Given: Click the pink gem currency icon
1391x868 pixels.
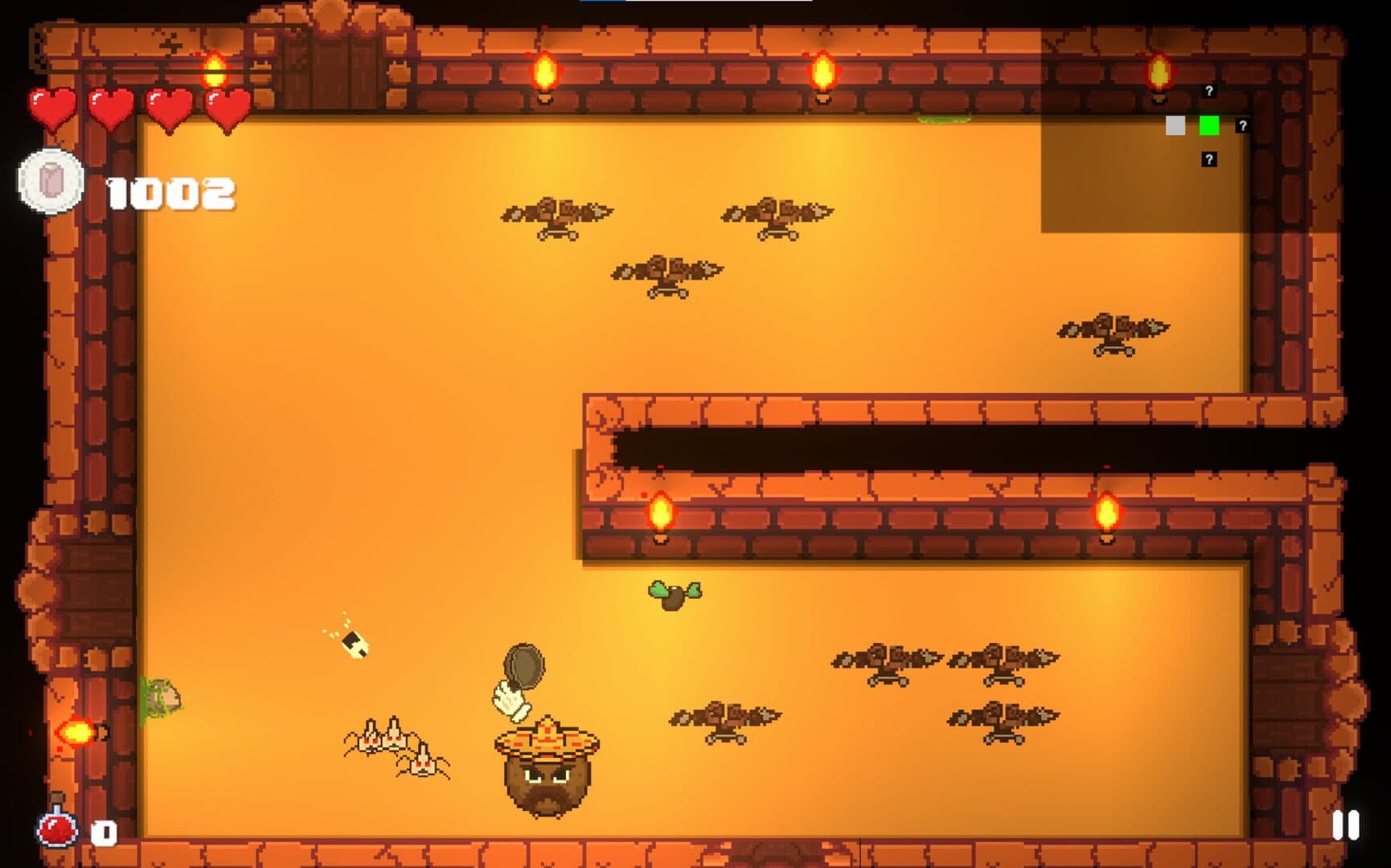Looking at the screenshot, I should [51, 182].
